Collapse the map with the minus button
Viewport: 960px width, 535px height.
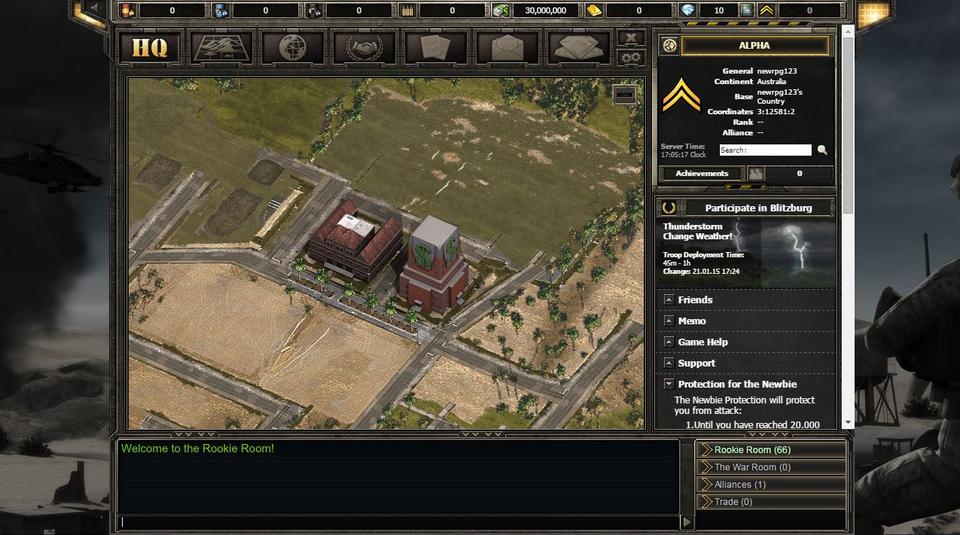pyautogui.click(x=625, y=94)
